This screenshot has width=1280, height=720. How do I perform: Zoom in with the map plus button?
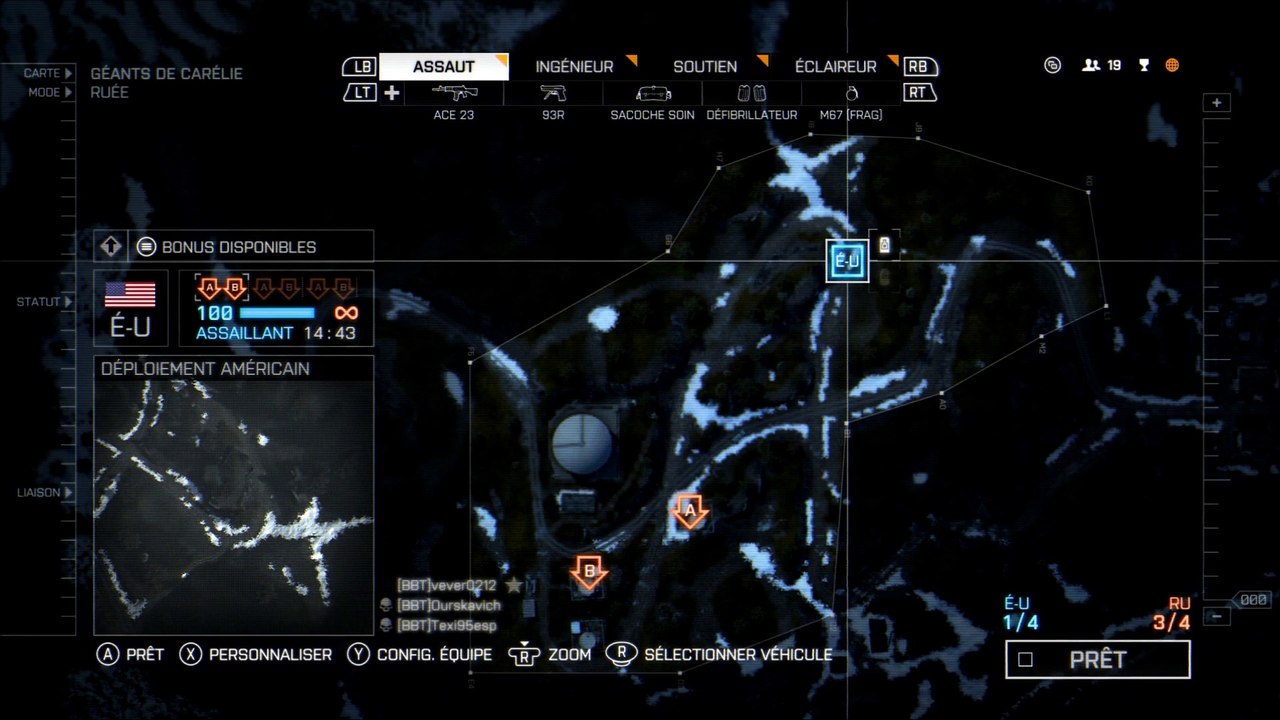click(x=1217, y=103)
